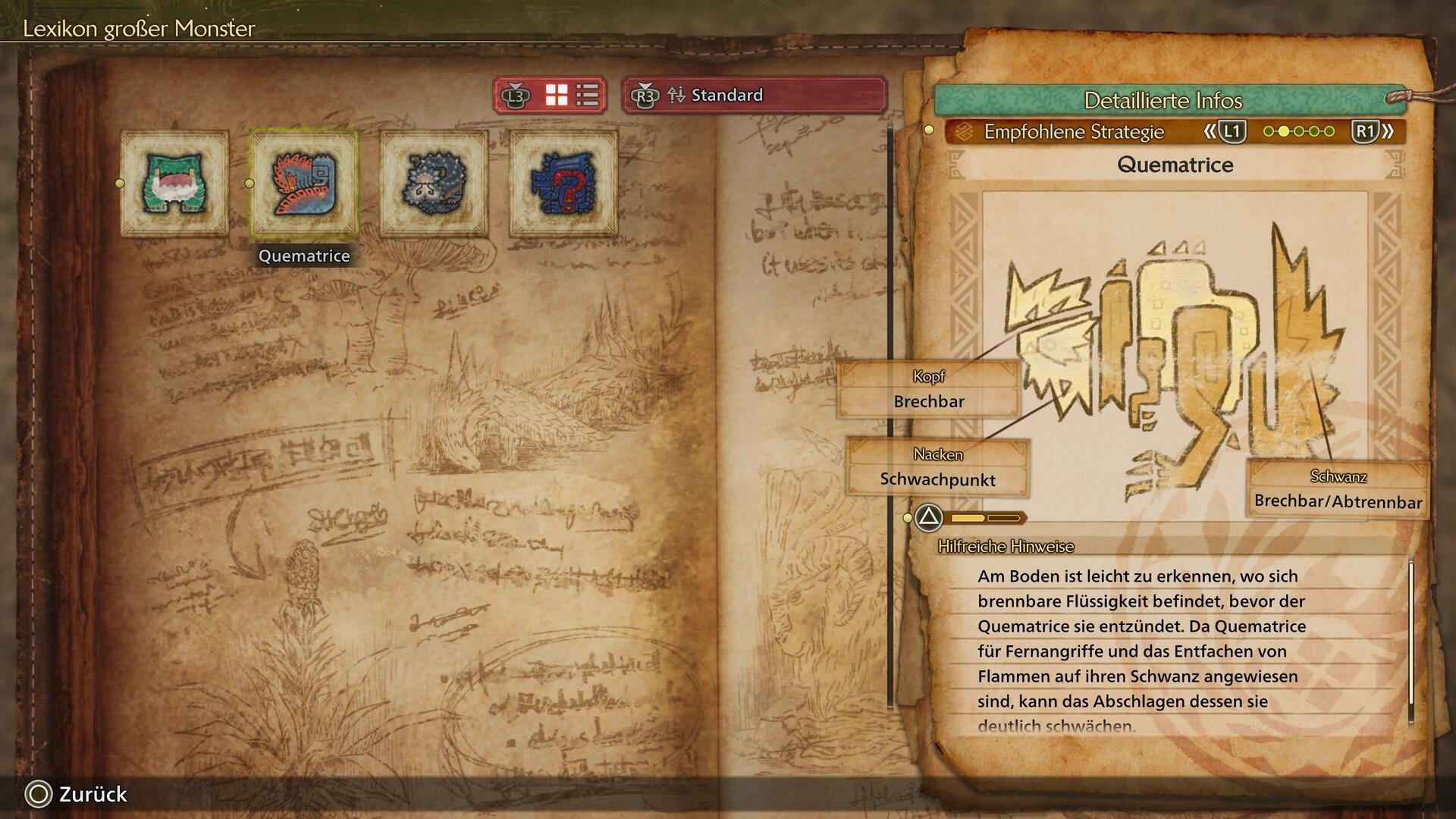
Task: Choose the gray spiky monster tile
Action: point(434,183)
